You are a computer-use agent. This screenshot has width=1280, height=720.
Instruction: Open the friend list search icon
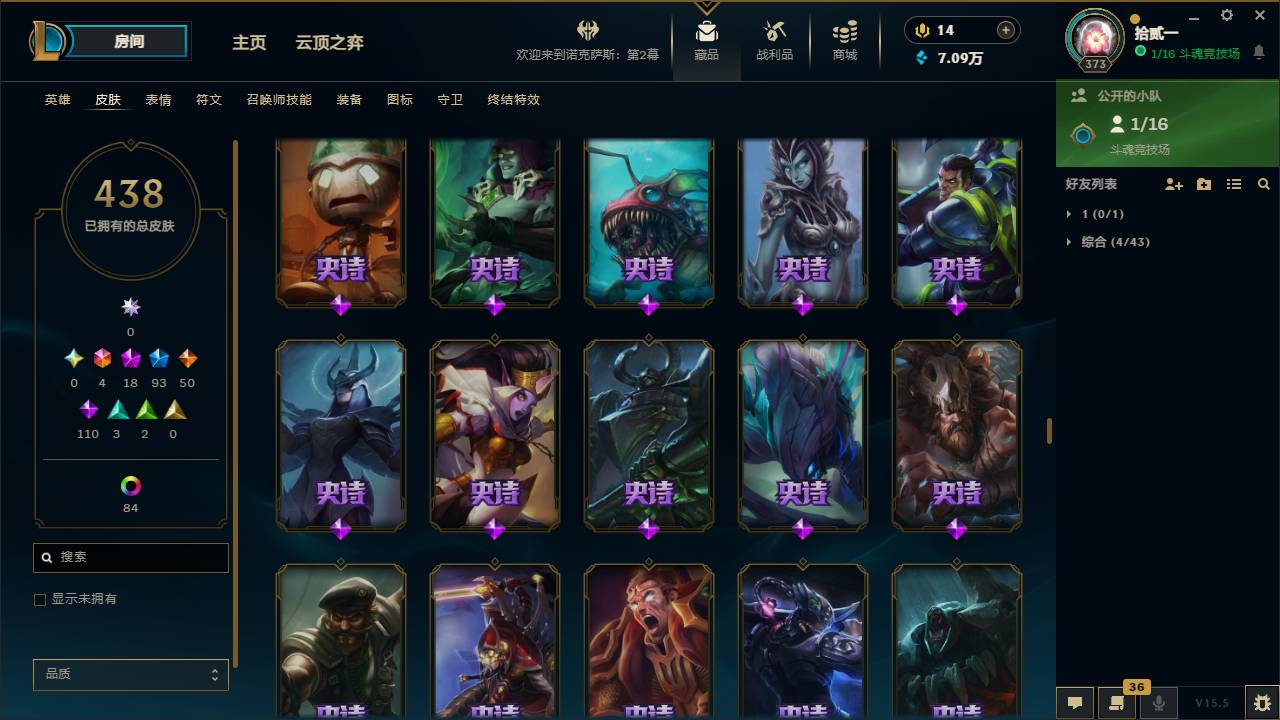[1264, 184]
